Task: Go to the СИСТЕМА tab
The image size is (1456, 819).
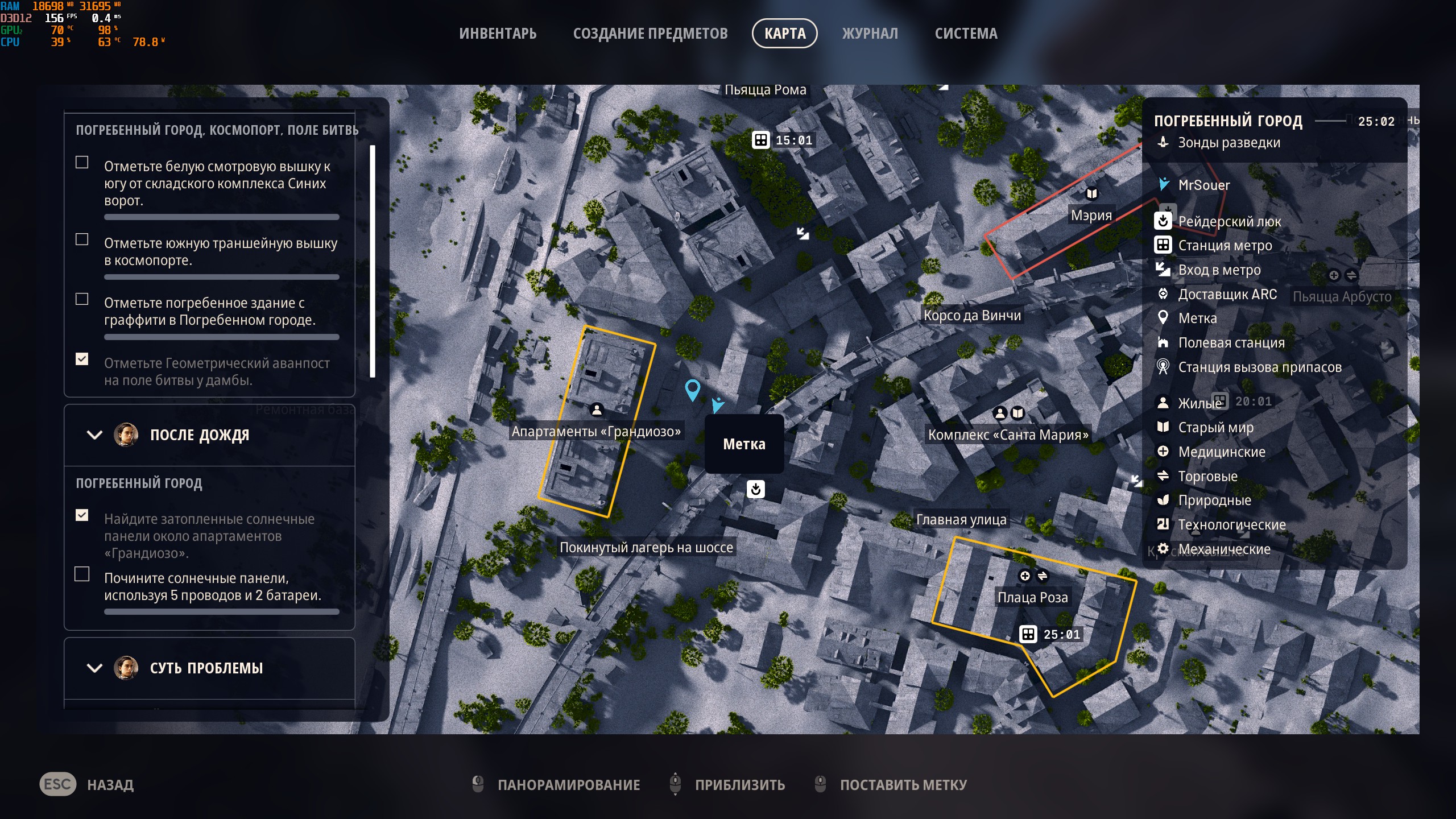Action: 966,34
